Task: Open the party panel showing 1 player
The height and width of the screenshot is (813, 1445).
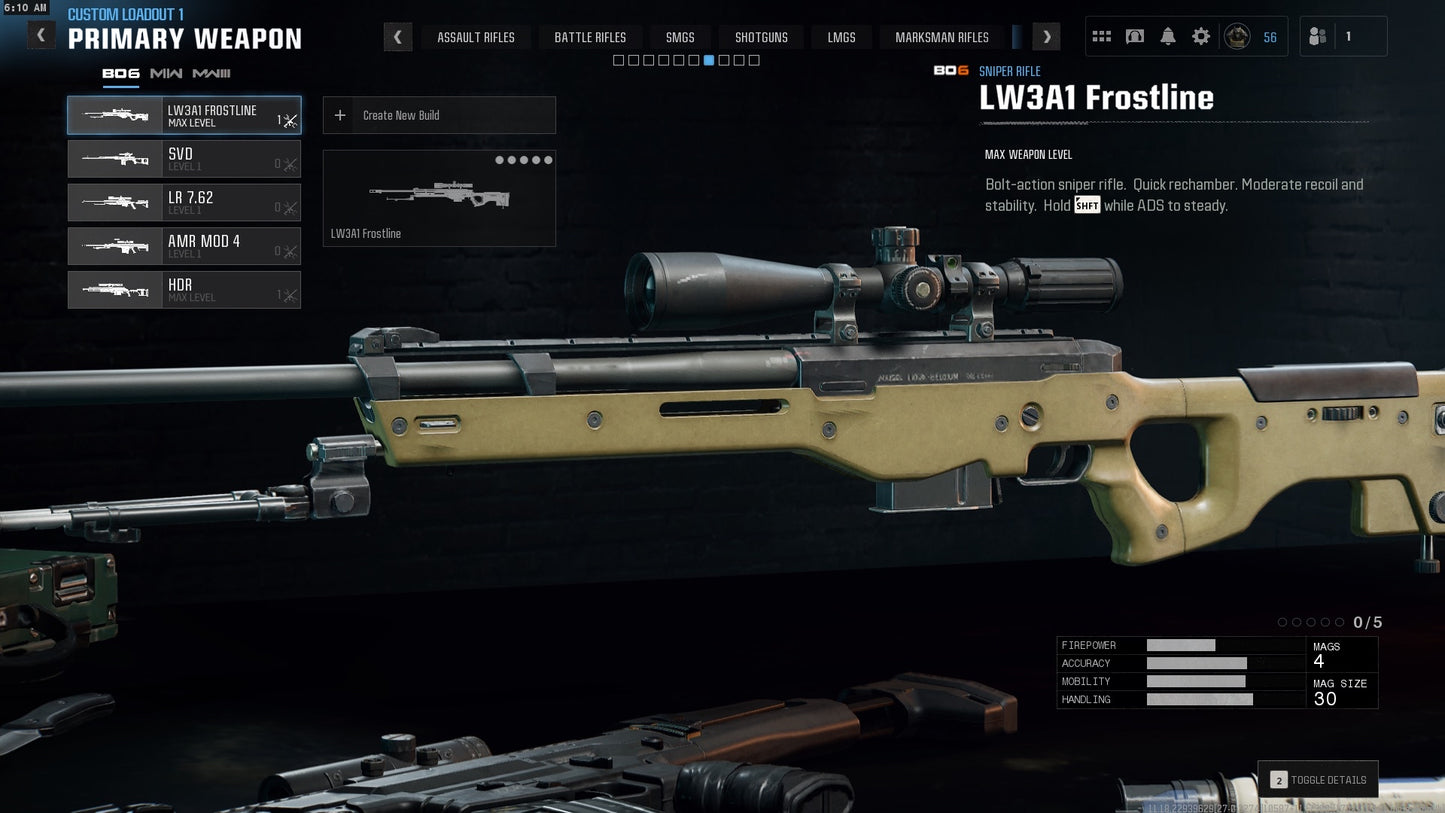Action: [x=1343, y=35]
